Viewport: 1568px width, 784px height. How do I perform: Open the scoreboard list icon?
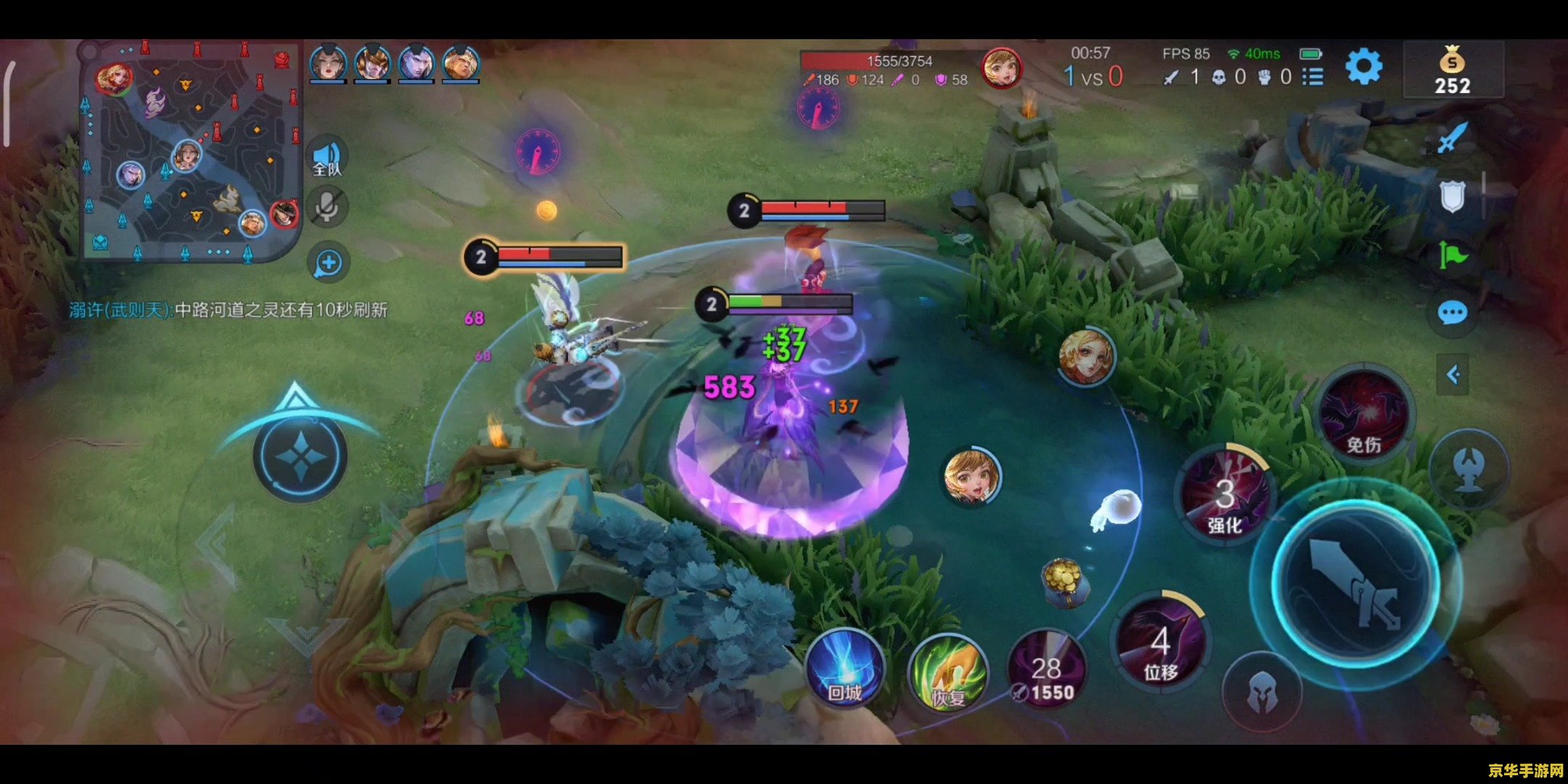pyautogui.click(x=1312, y=76)
